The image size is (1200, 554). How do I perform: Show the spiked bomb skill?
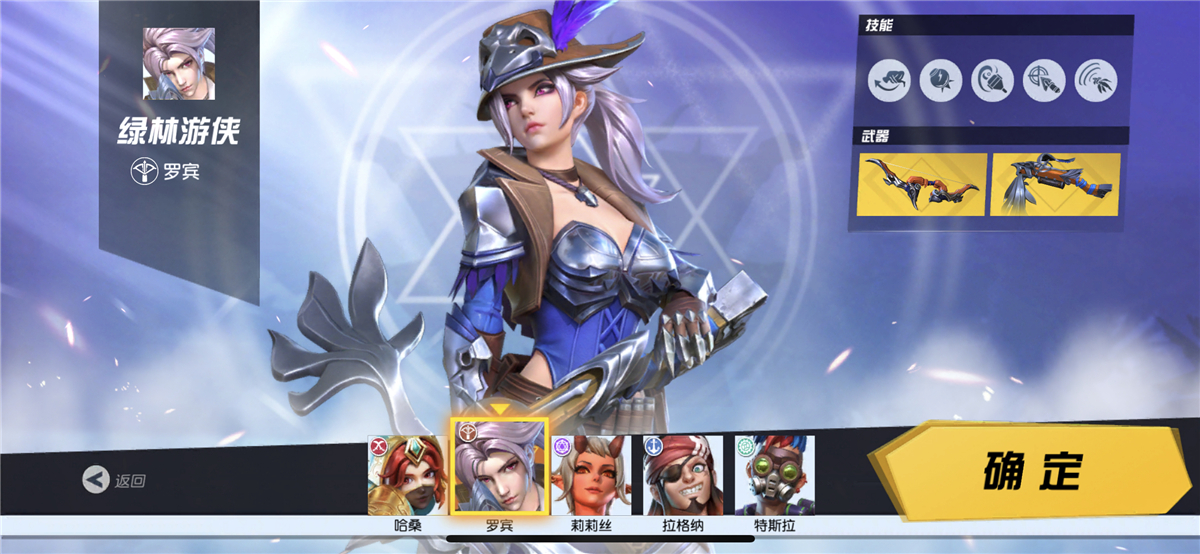pos(941,80)
